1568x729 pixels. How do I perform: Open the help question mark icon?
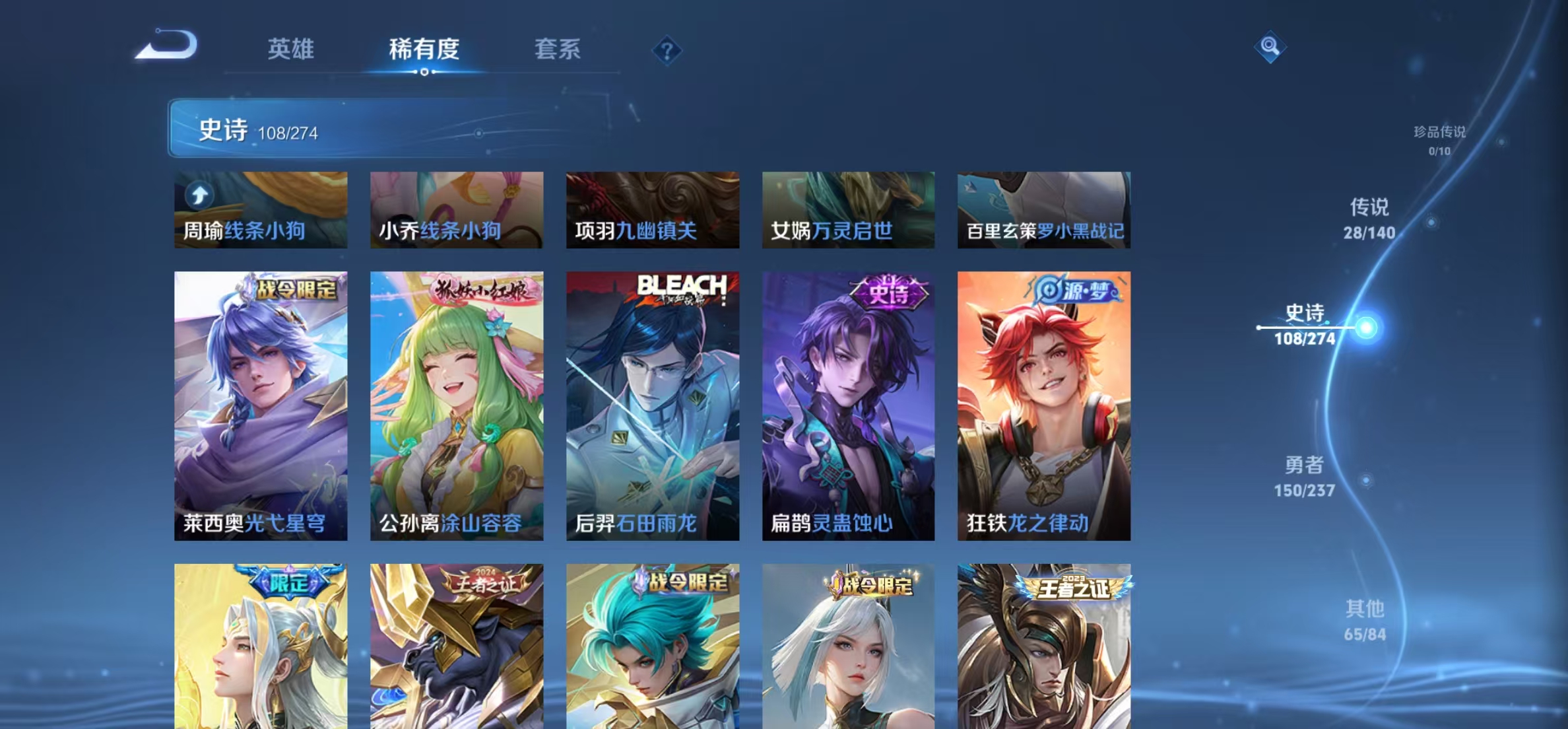point(667,51)
